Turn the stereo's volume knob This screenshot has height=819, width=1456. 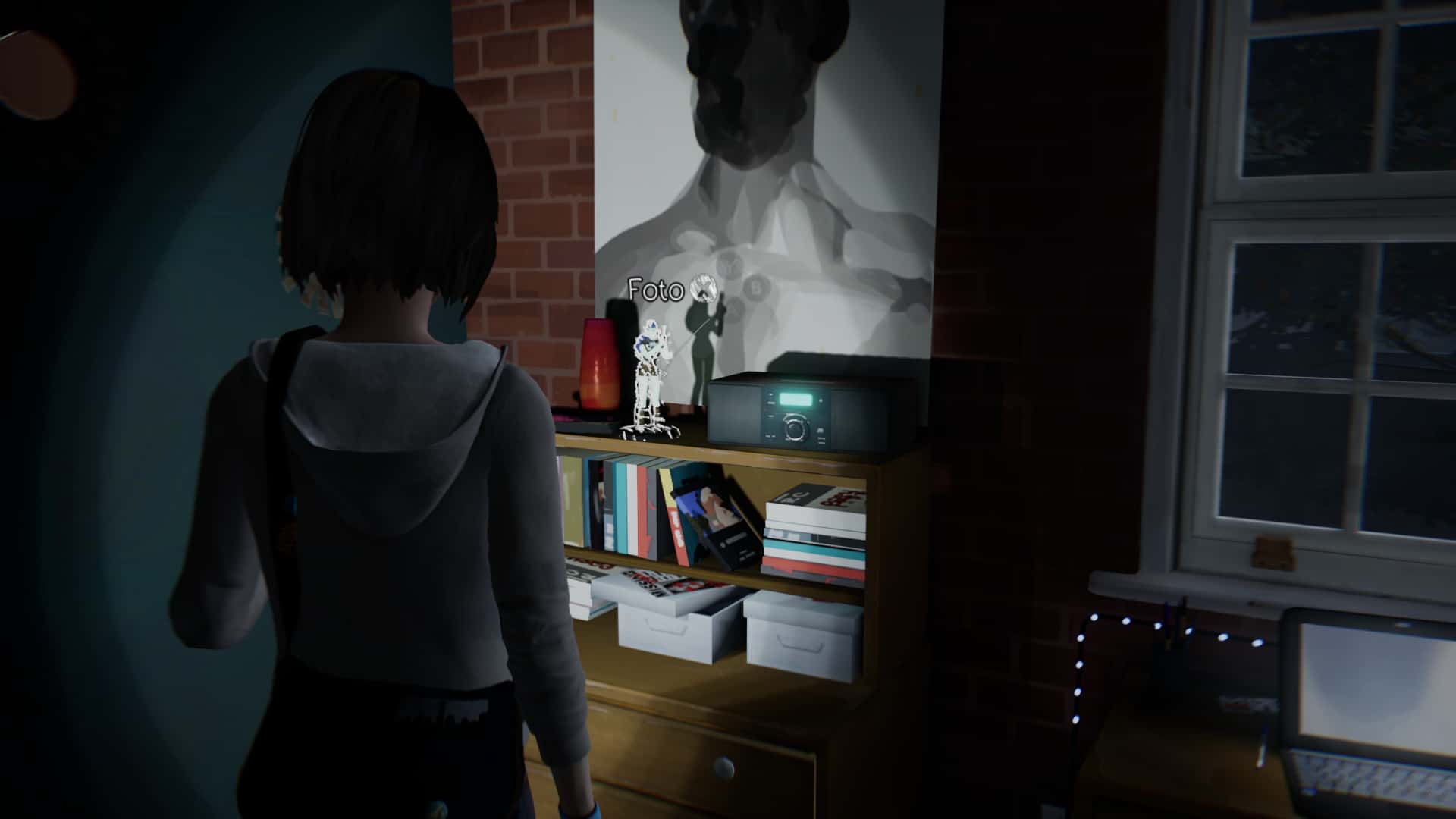click(x=795, y=429)
